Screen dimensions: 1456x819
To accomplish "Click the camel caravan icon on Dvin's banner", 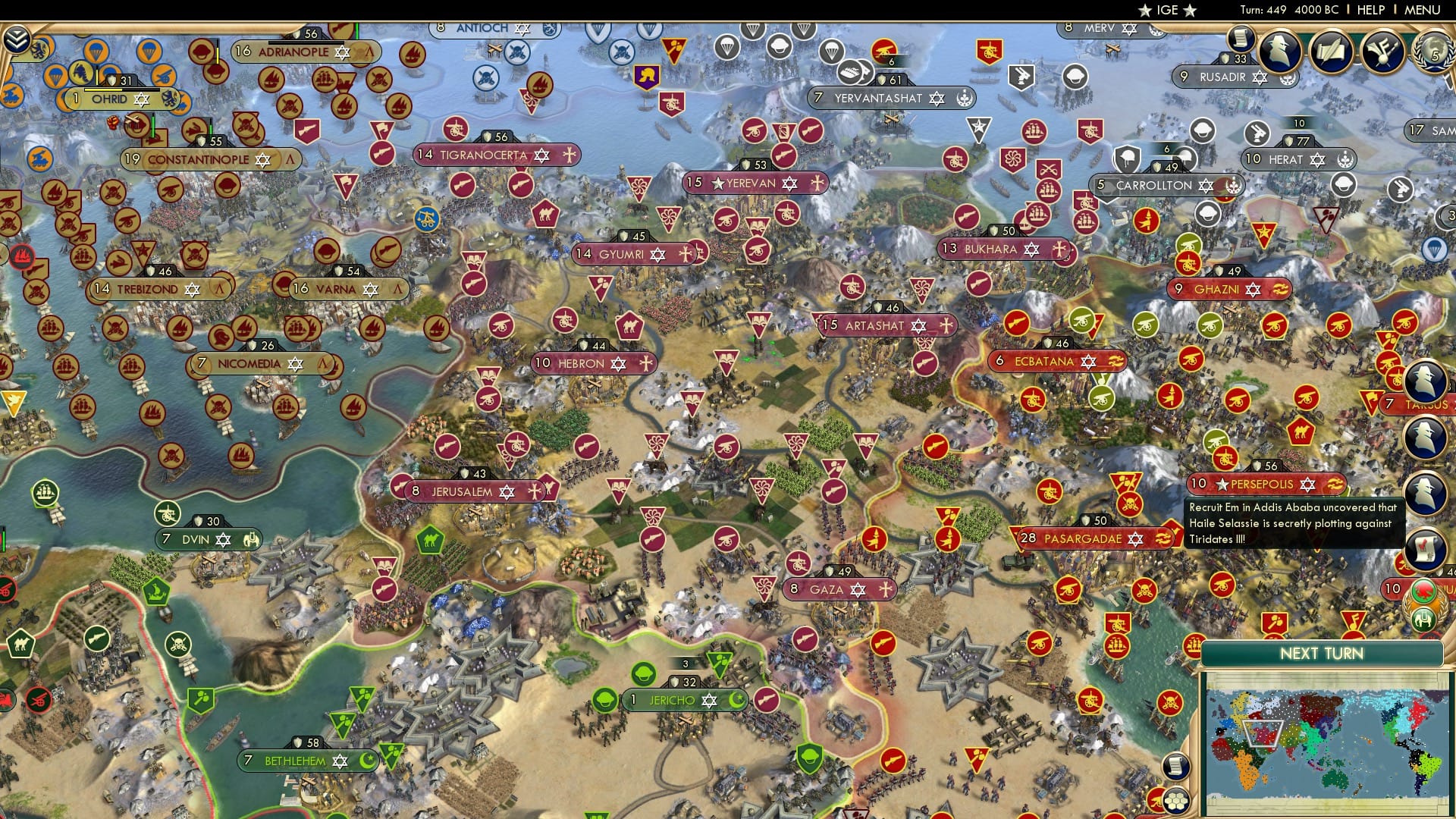I will (252, 540).
